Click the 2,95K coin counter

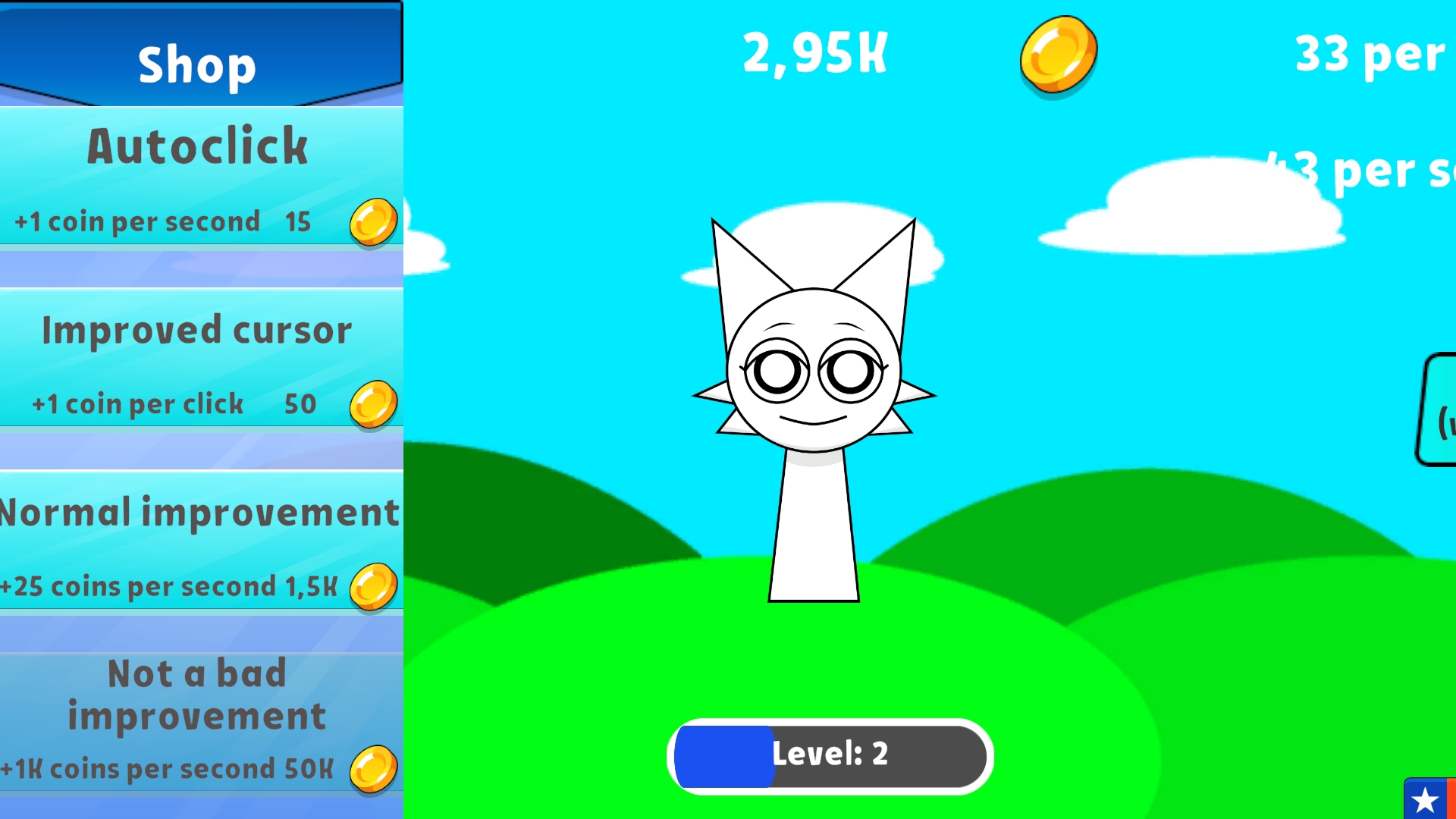click(x=814, y=53)
